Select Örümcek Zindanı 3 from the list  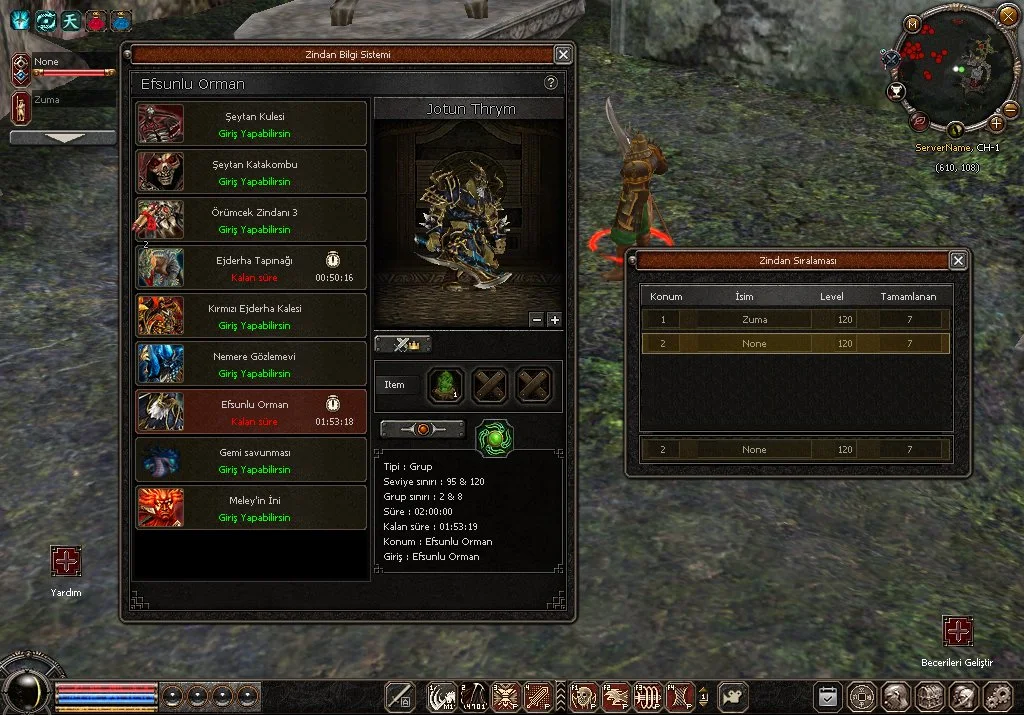click(252, 220)
